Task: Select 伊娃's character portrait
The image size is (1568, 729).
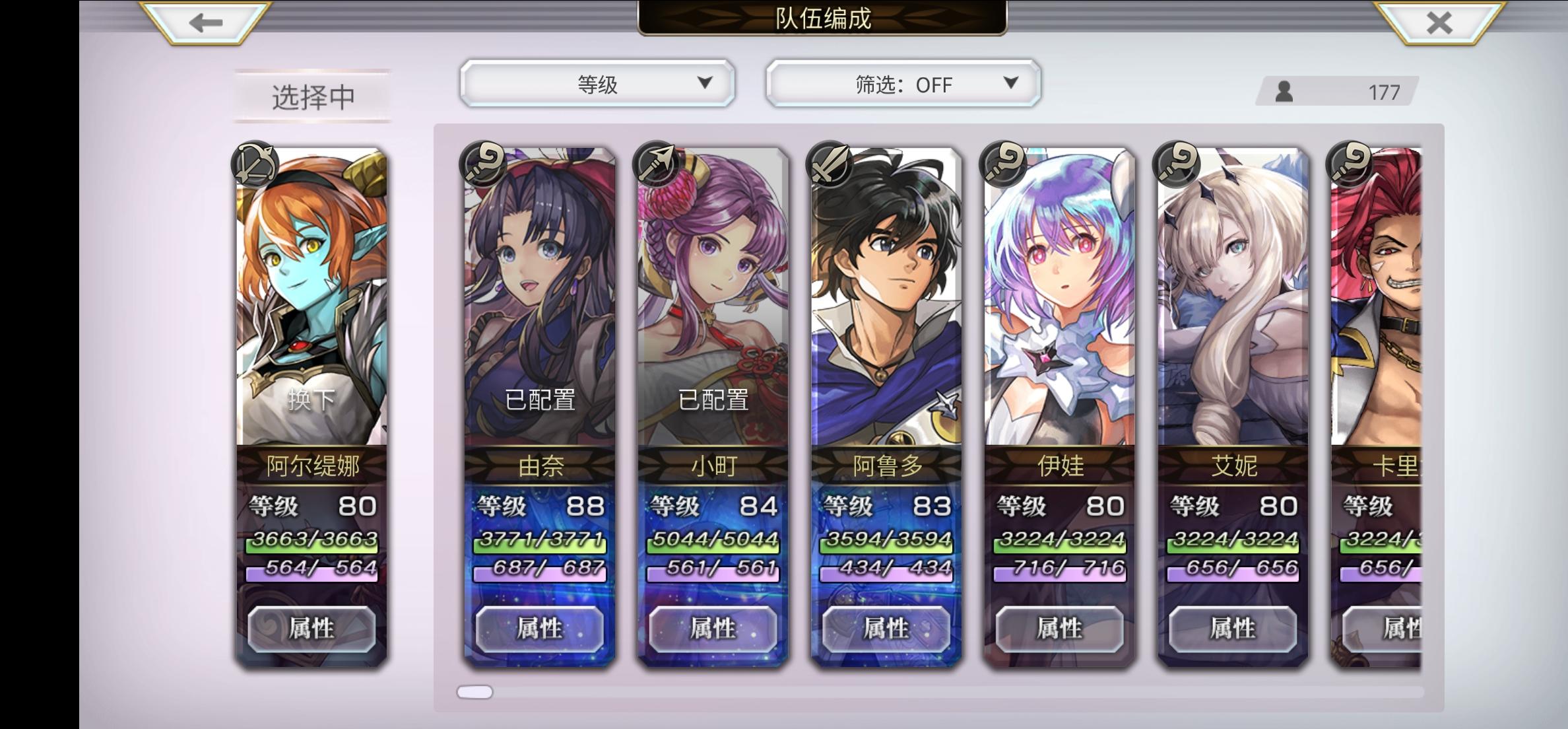Action: 1059,291
